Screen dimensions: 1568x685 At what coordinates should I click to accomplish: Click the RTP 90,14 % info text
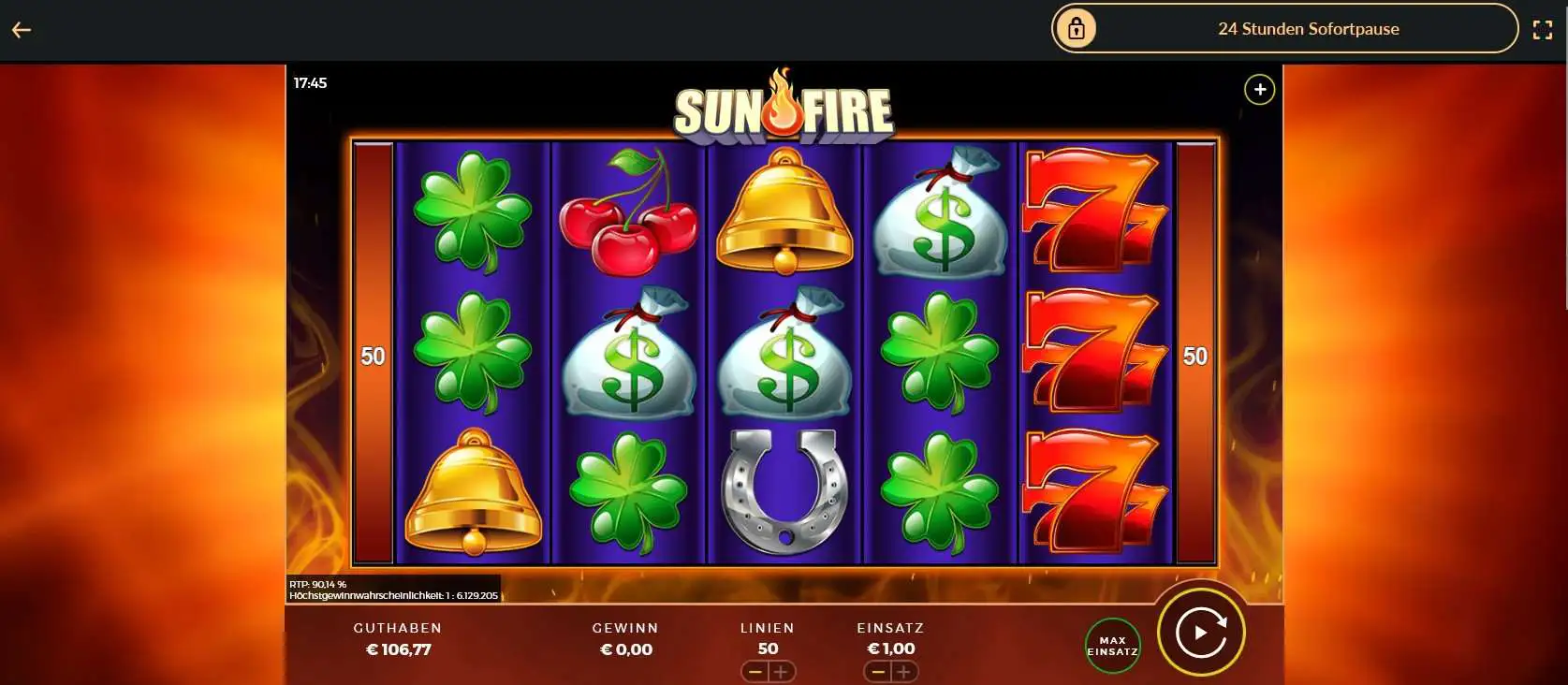[x=318, y=582]
